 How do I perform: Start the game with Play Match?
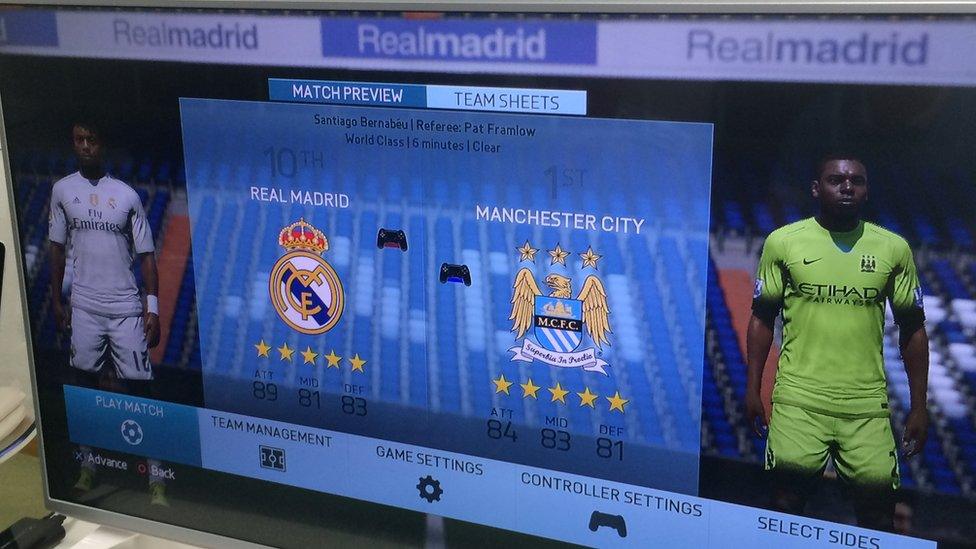(131, 420)
